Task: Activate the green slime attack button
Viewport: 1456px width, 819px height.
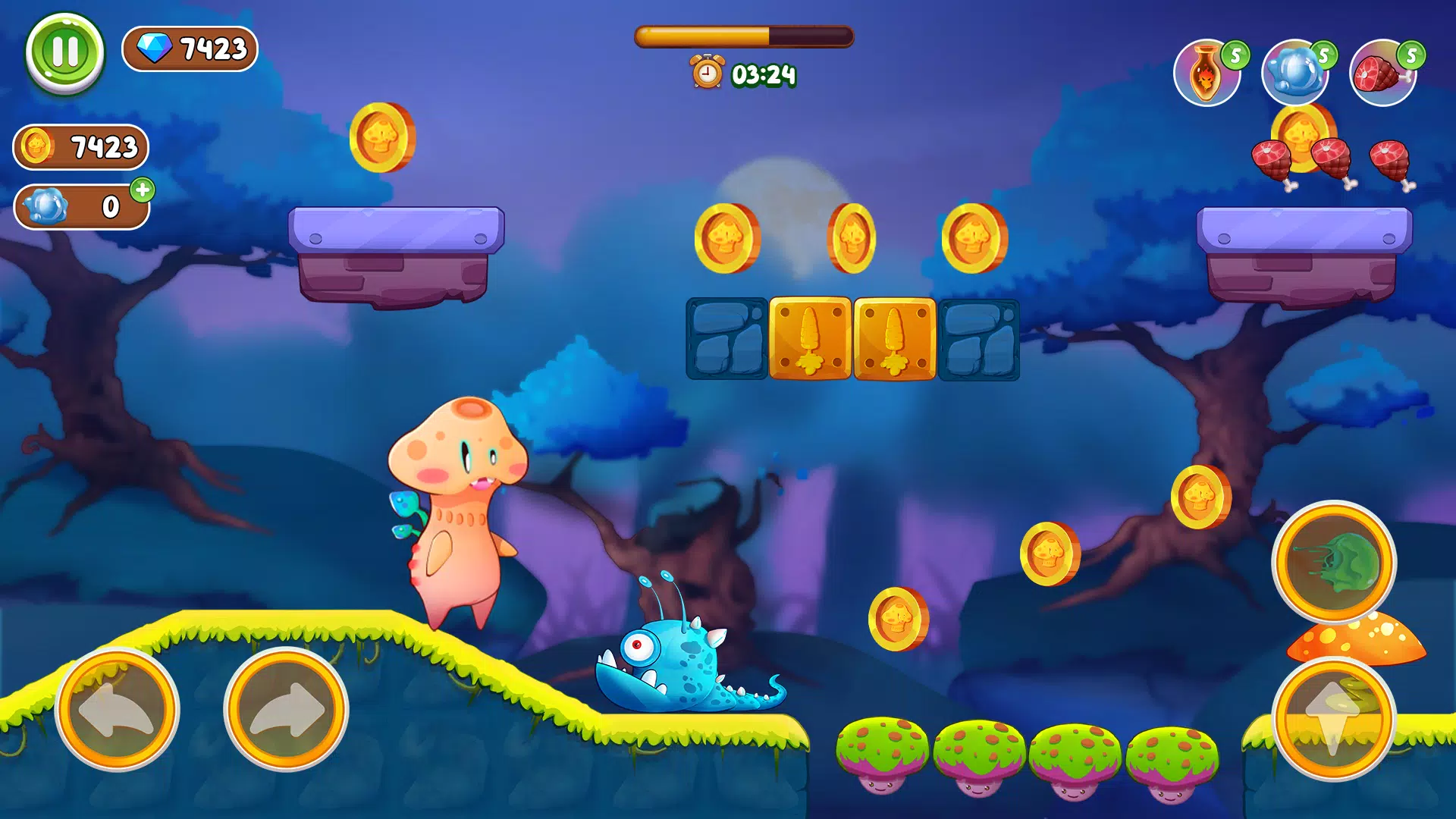Action: click(x=1334, y=563)
